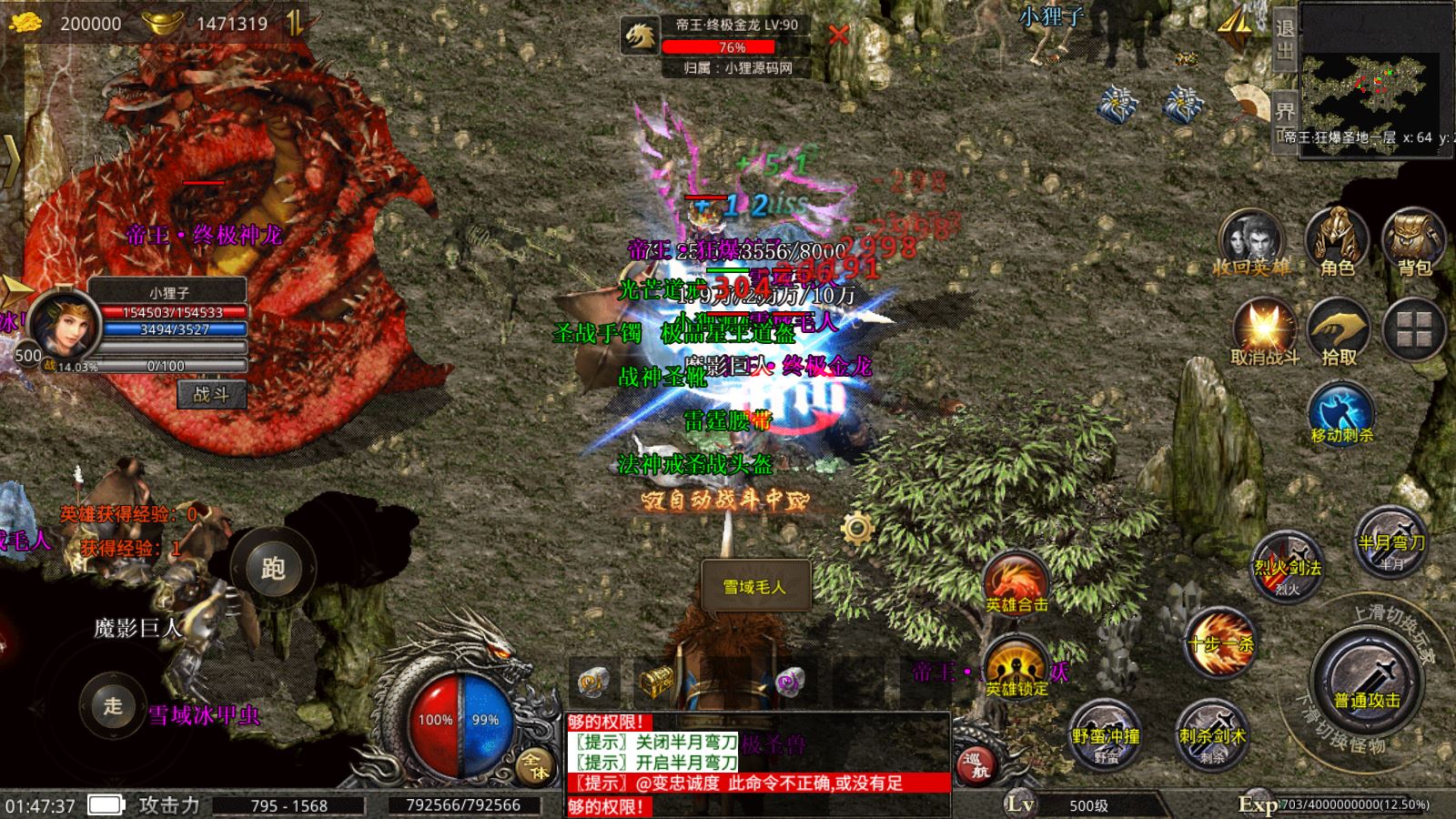This screenshot has height=819, width=1456.
Task: Select the golden treasure chest quick slot
Action: 654,680
